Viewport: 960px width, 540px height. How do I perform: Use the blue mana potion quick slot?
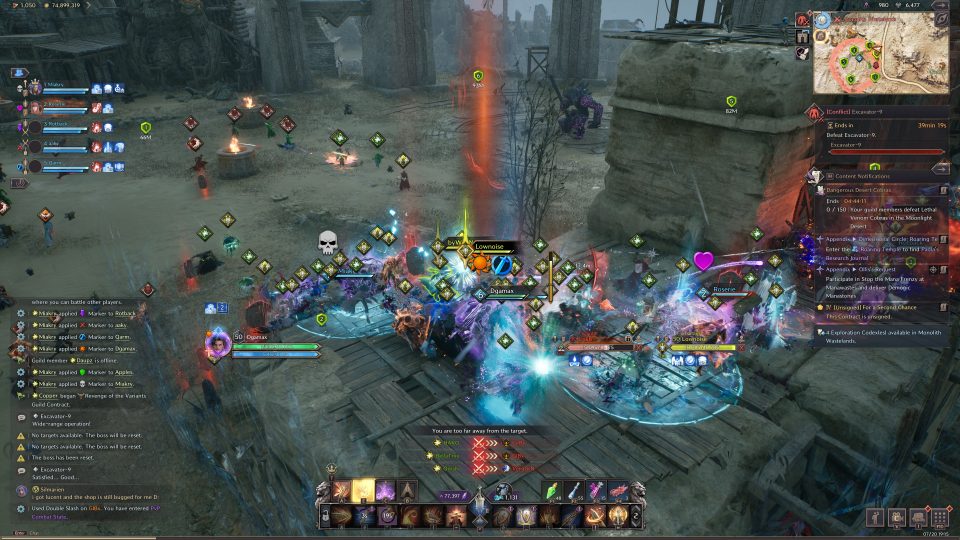click(576, 489)
